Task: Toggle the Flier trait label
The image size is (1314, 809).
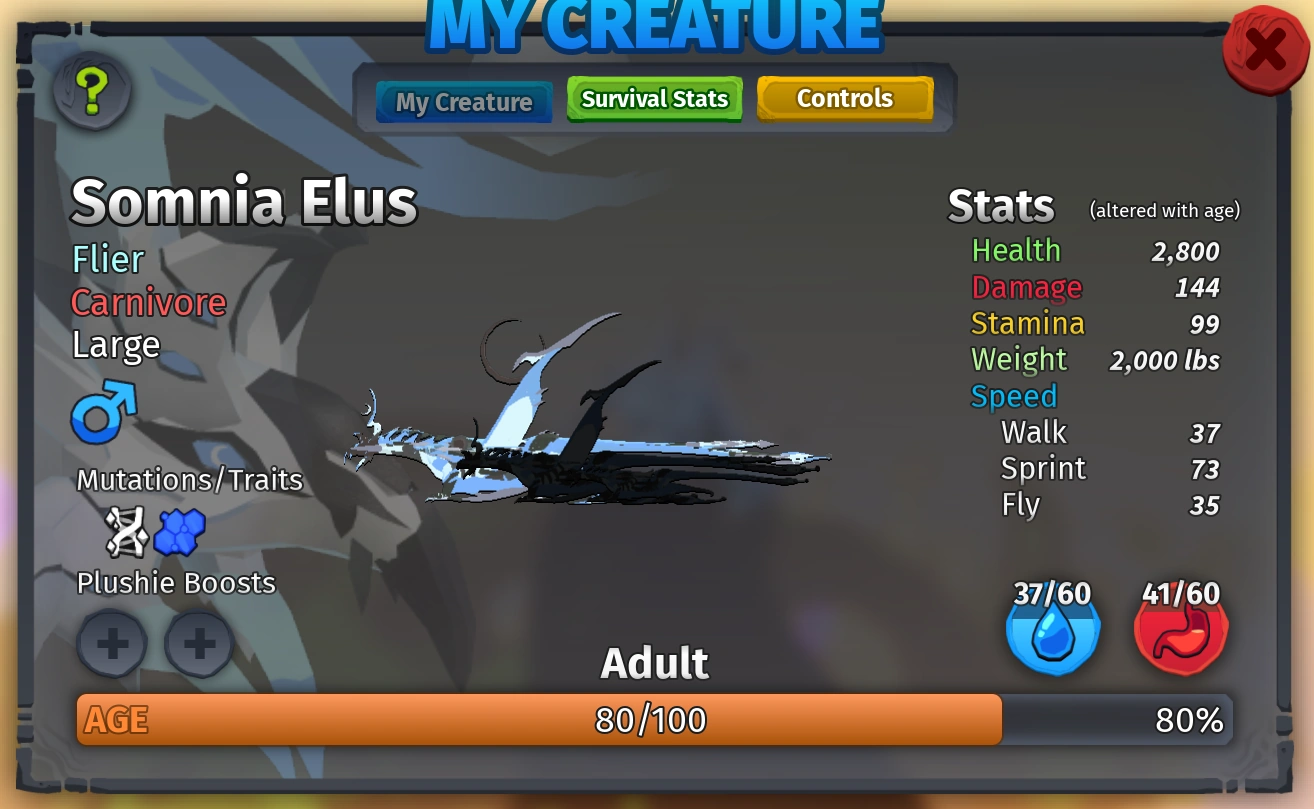Action: point(107,259)
